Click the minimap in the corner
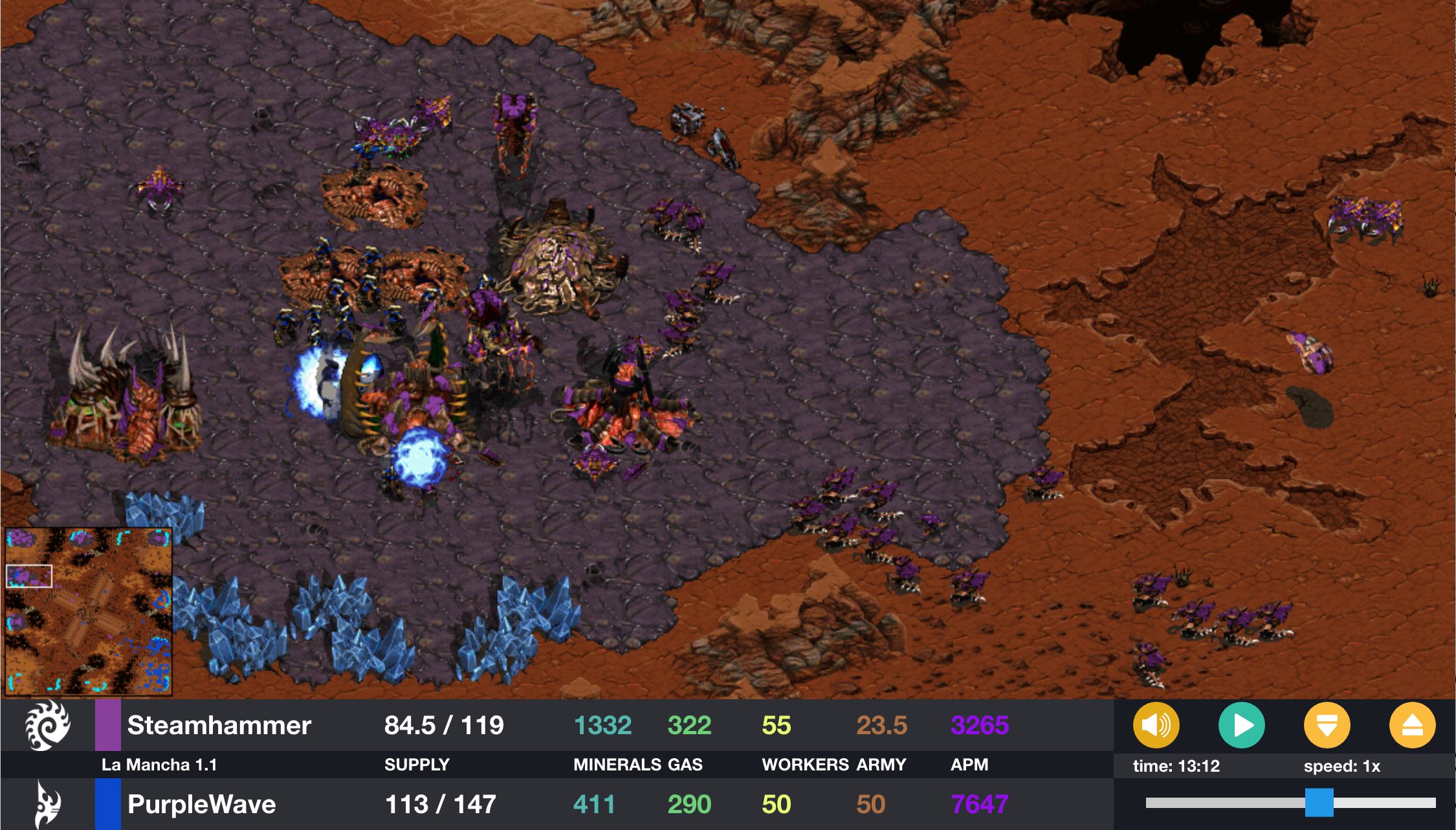The image size is (1456, 830). (x=89, y=611)
